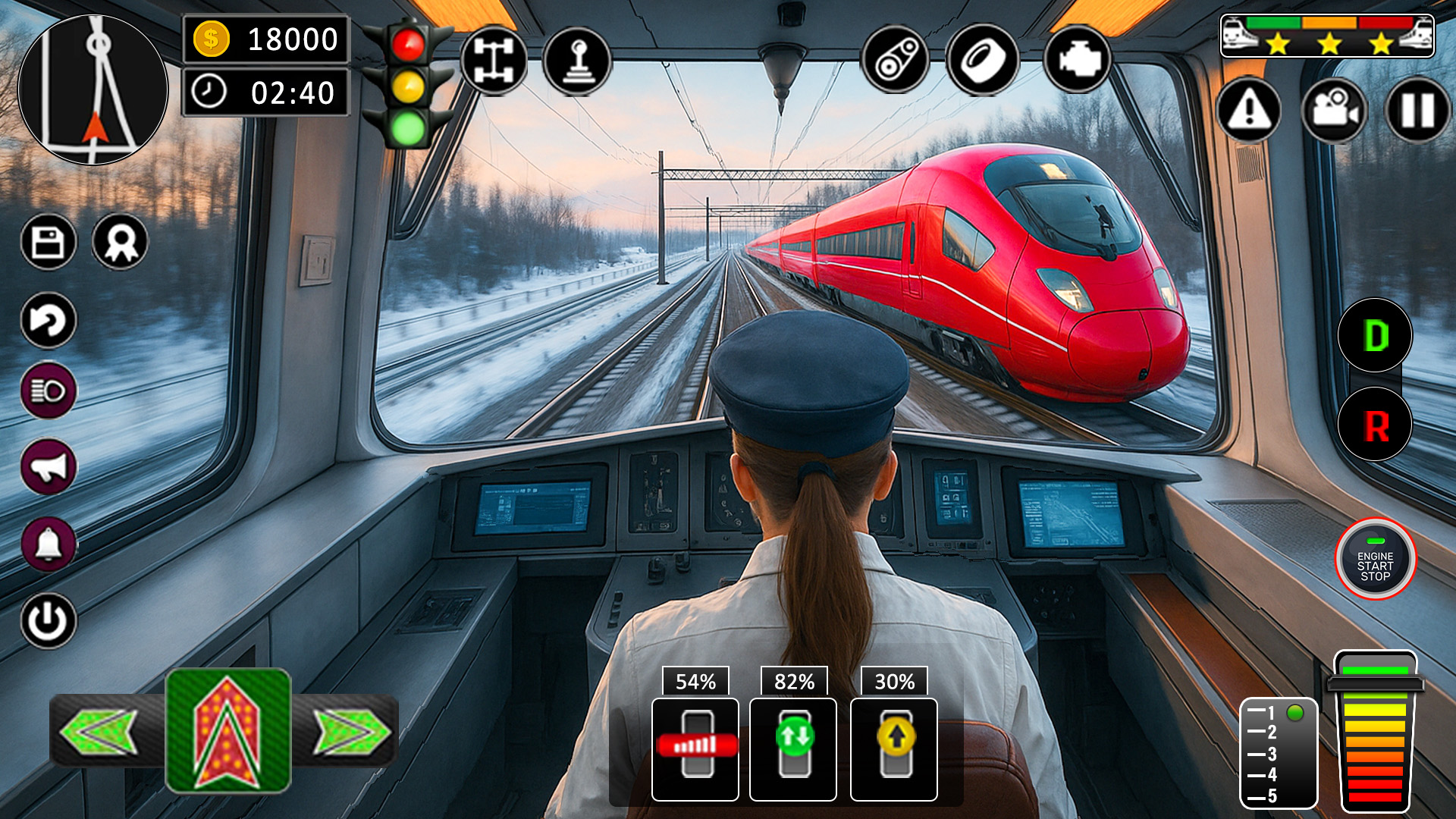Open the gear lever control icon
The height and width of the screenshot is (819, 1456).
coord(580,61)
